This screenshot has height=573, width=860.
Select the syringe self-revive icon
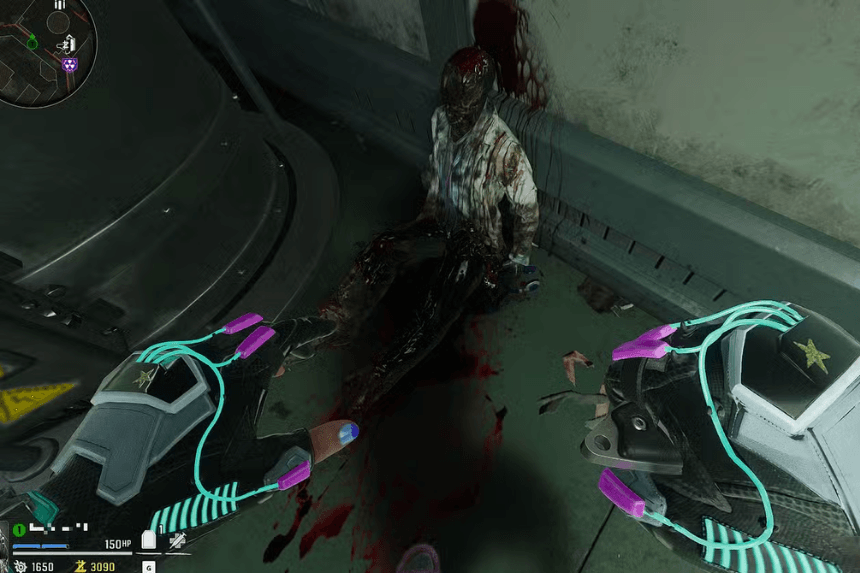coord(177,541)
